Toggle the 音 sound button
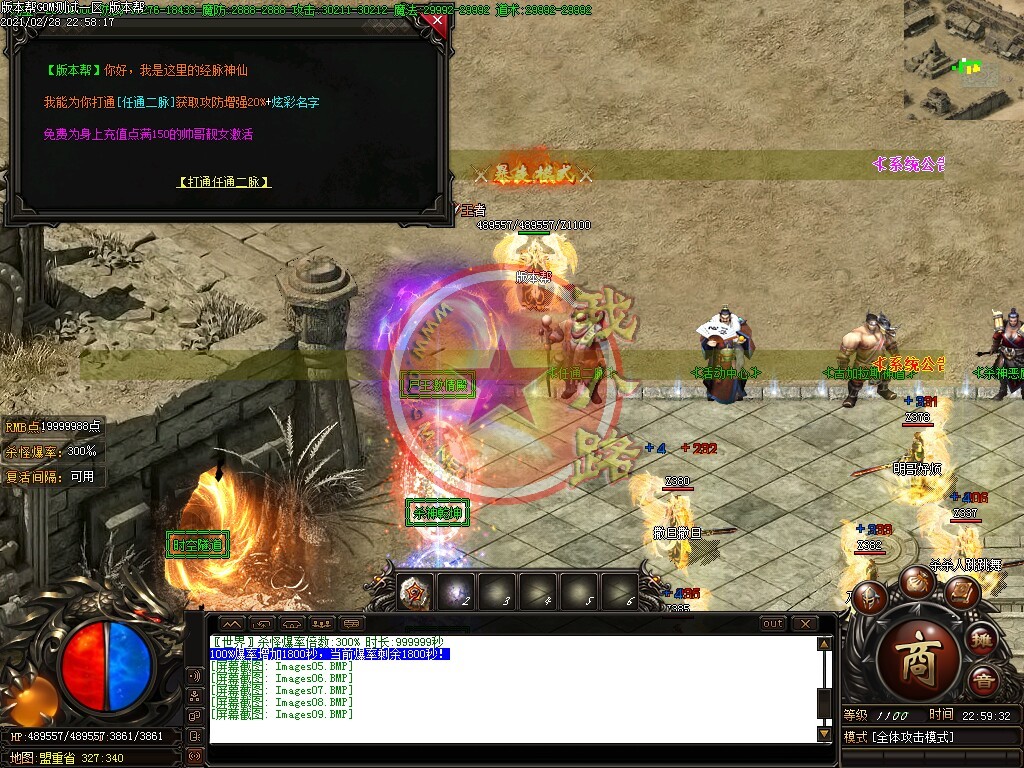This screenshot has width=1024, height=768. point(984,682)
